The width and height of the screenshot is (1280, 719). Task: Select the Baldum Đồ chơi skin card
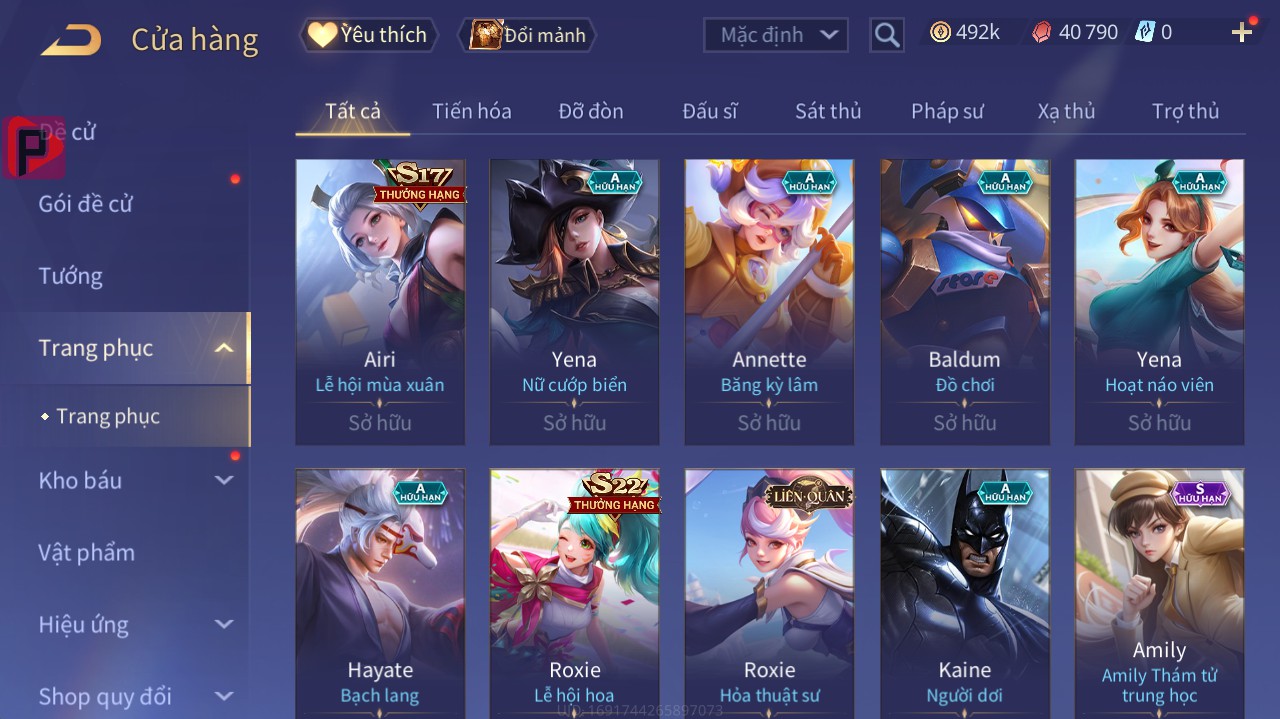(964, 301)
